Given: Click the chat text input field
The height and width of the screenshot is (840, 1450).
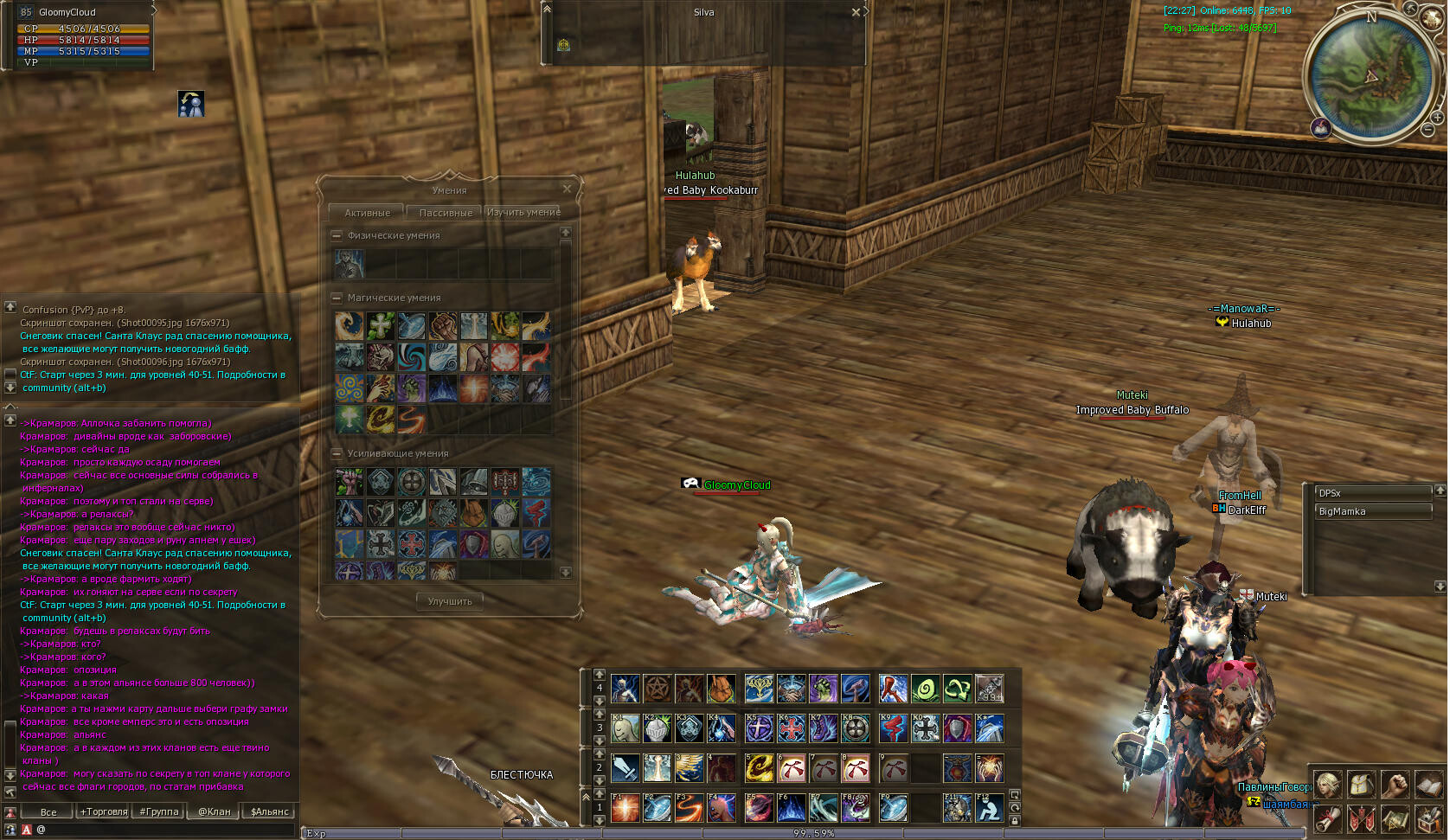Looking at the screenshot, I should pyautogui.click(x=164, y=830).
